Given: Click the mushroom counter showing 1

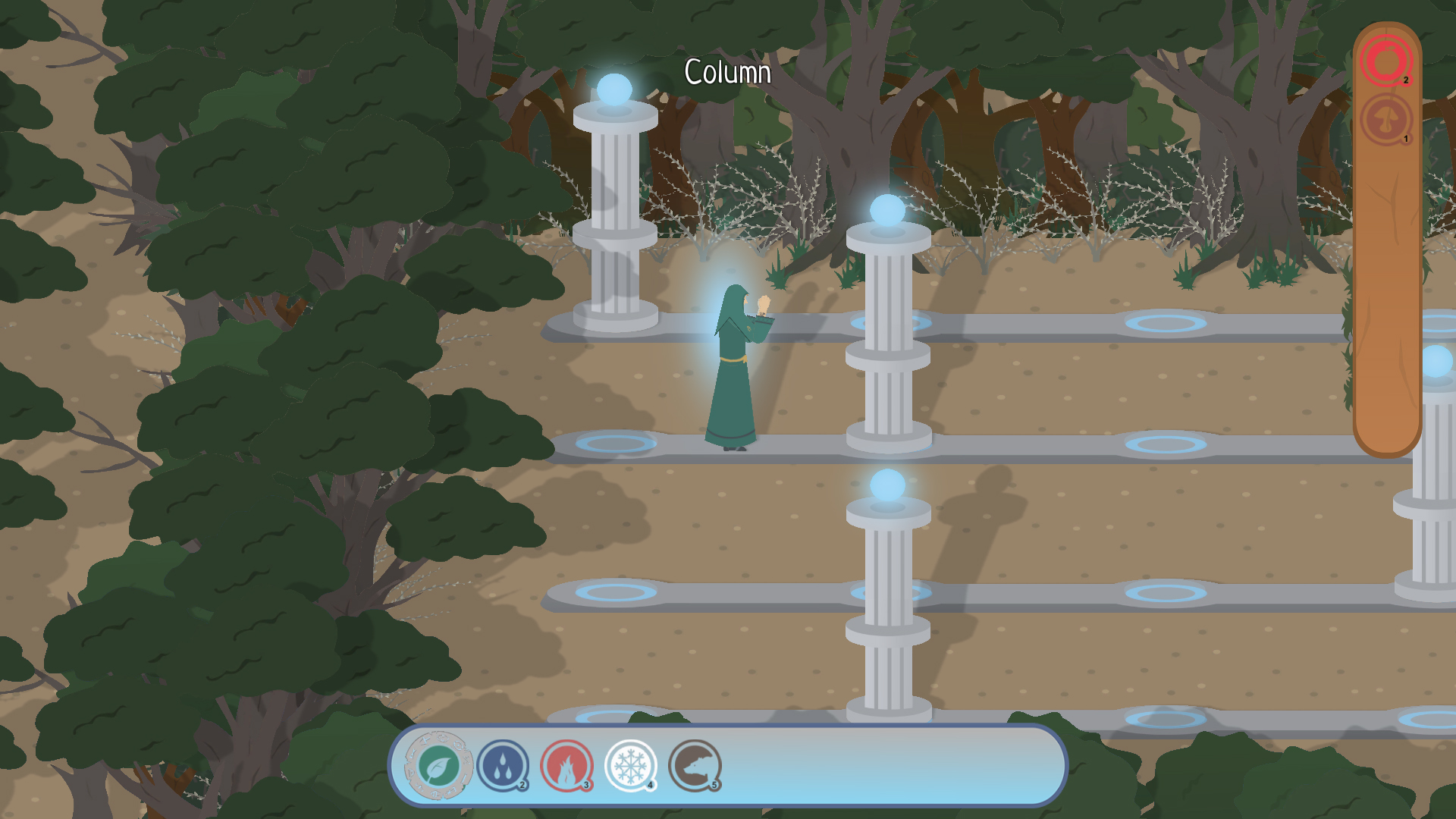Looking at the screenshot, I should [1407, 139].
